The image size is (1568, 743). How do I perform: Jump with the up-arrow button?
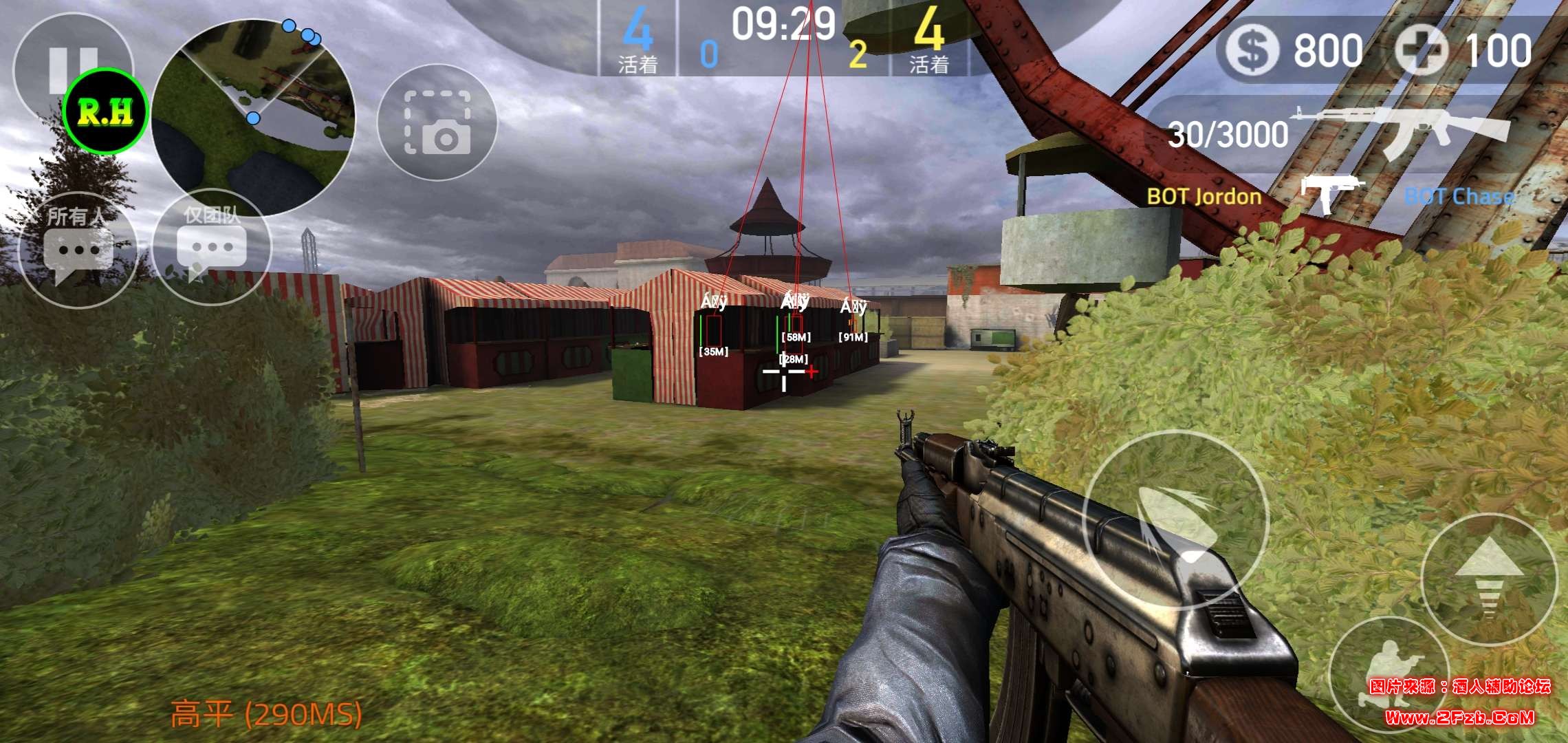1488,579
